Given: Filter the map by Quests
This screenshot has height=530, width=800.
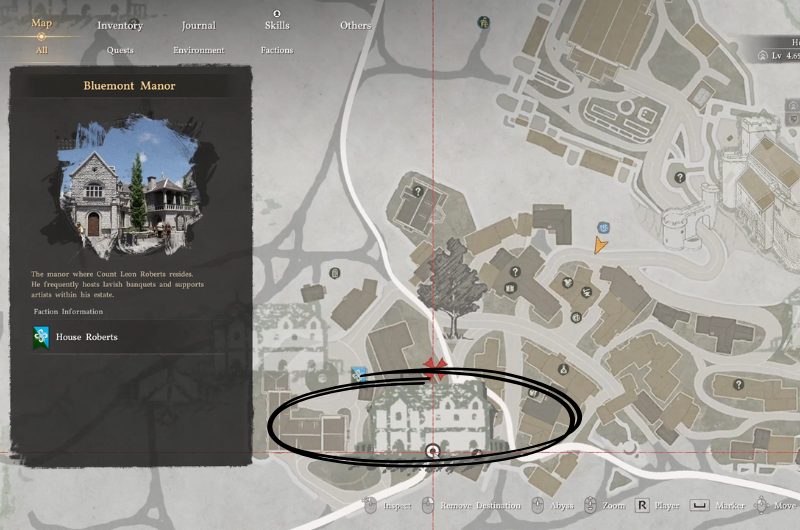Looking at the screenshot, I should [120, 50].
